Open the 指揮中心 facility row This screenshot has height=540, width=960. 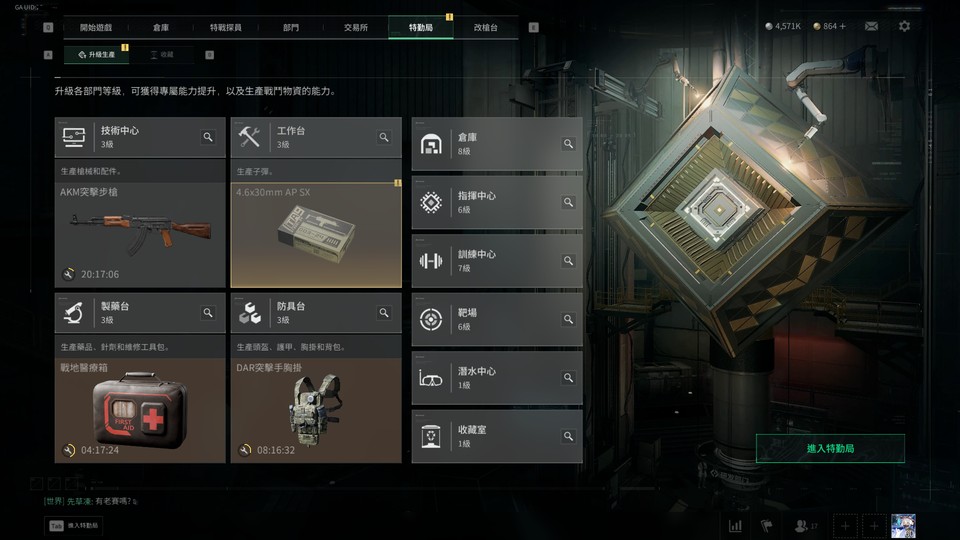496,202
